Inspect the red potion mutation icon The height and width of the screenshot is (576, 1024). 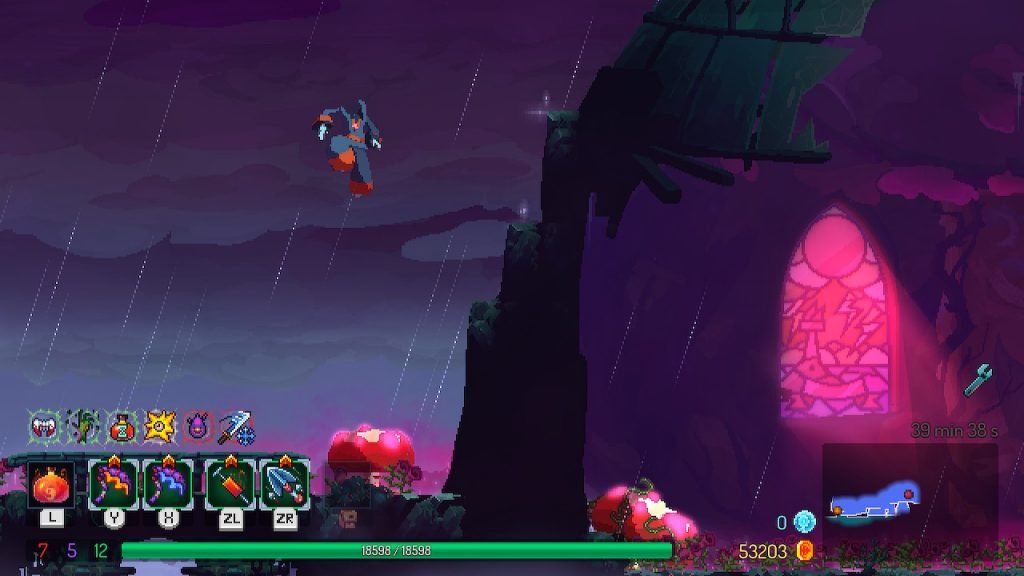coord(121,427)
